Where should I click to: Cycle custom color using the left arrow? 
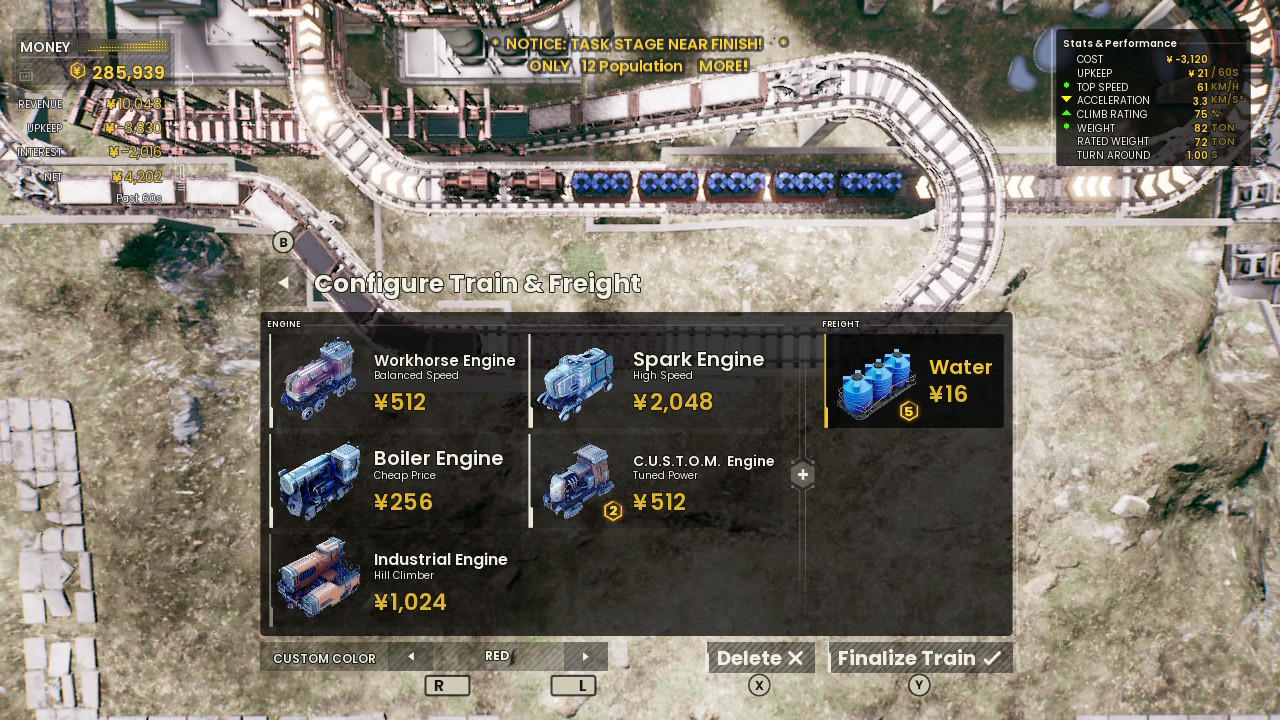[x=410, y=656]
